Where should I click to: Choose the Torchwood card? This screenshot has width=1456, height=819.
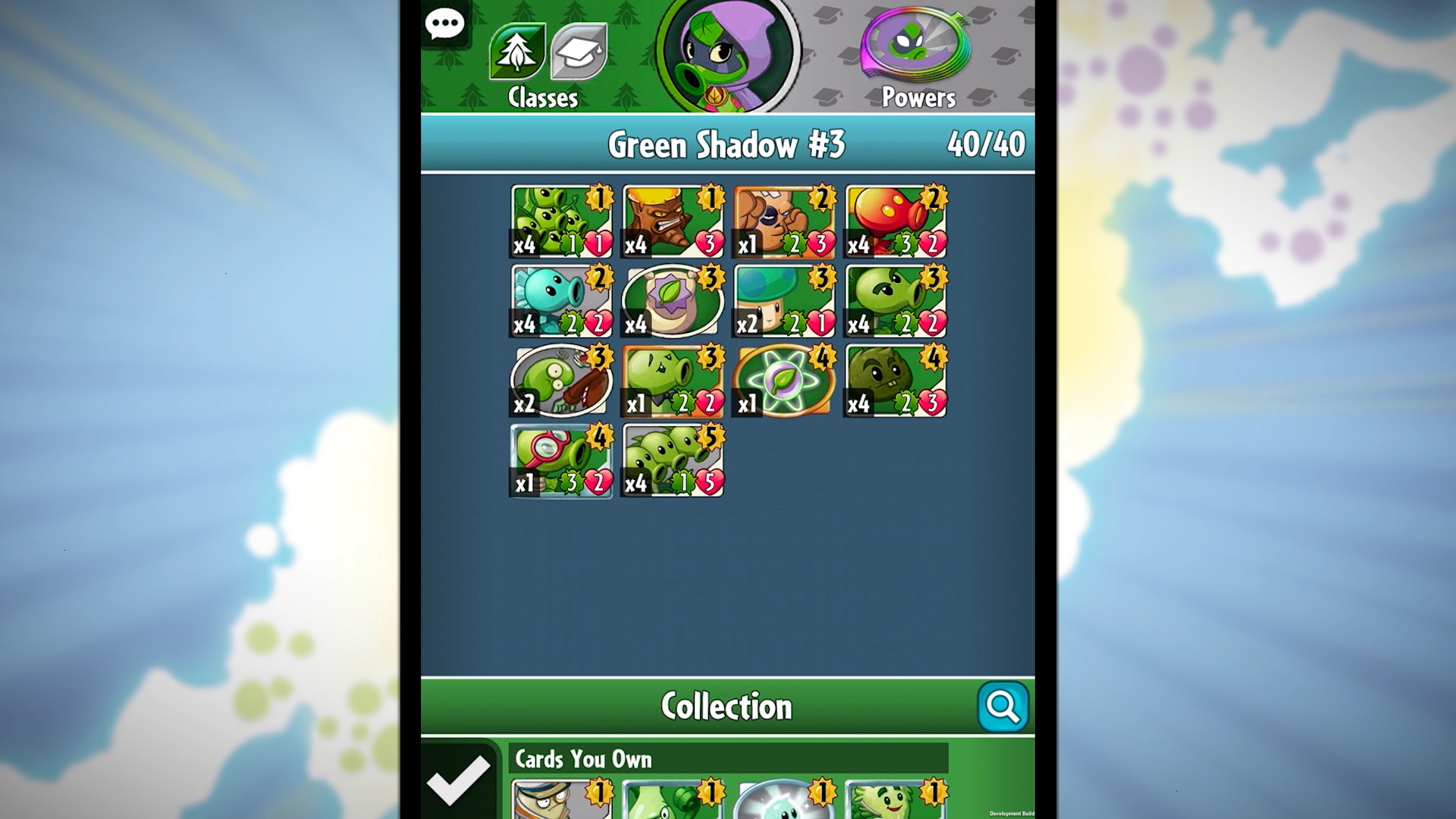pyautogui.click(x=673, y=221)
